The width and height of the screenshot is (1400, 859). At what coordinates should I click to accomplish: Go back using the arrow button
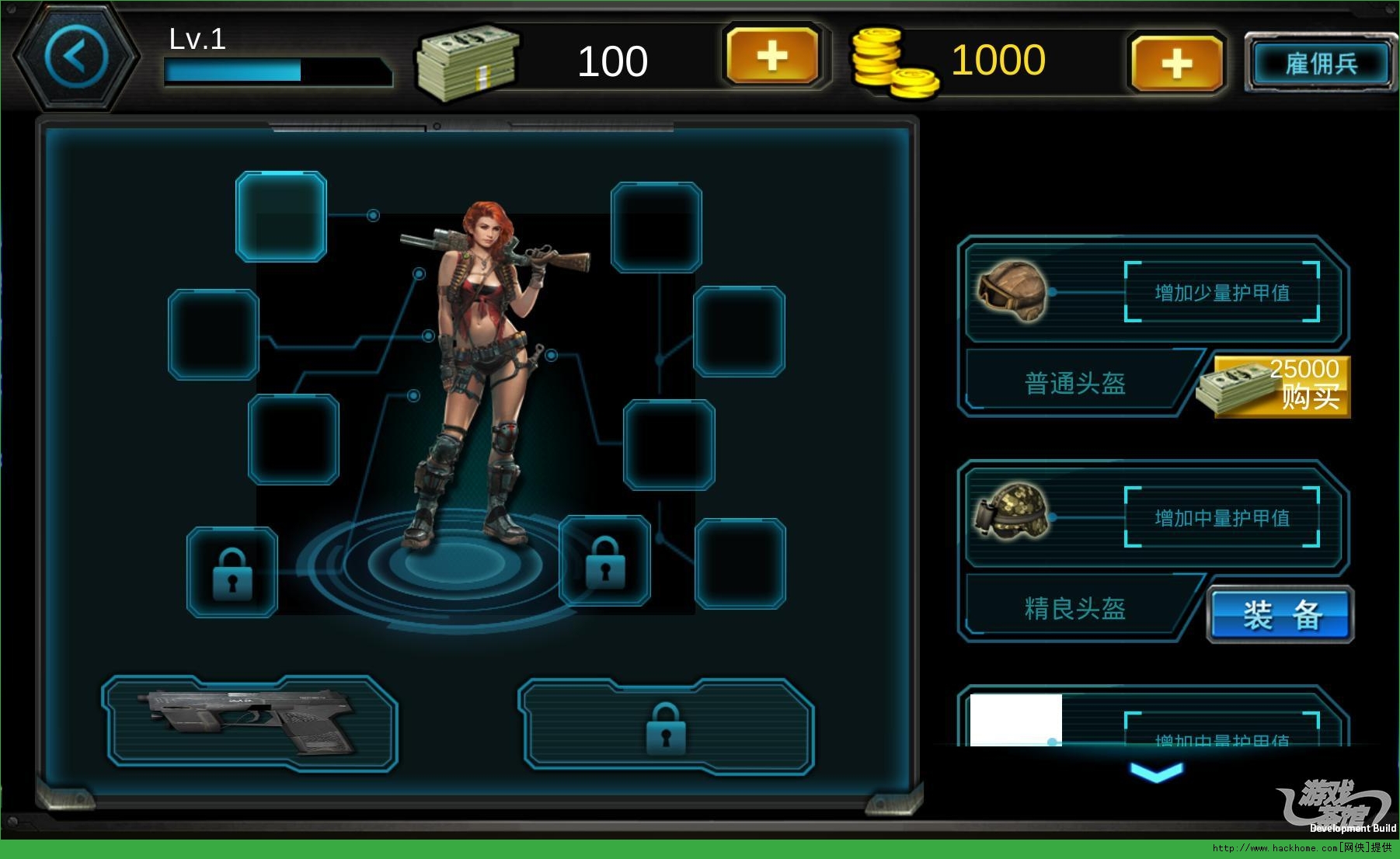pyautogui.click(x=76, y=57)
